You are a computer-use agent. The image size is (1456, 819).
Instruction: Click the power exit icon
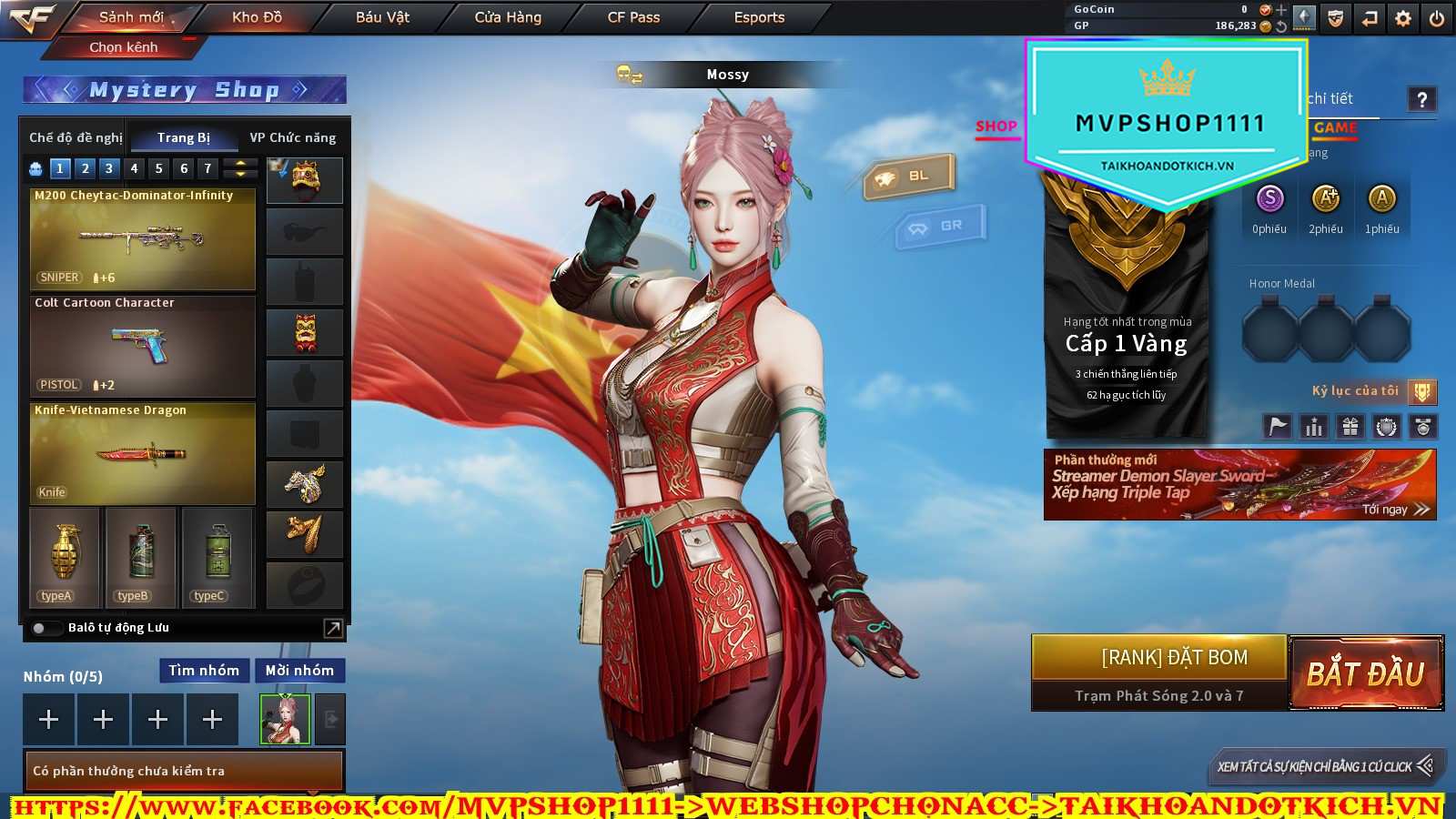pos(1437,18)
